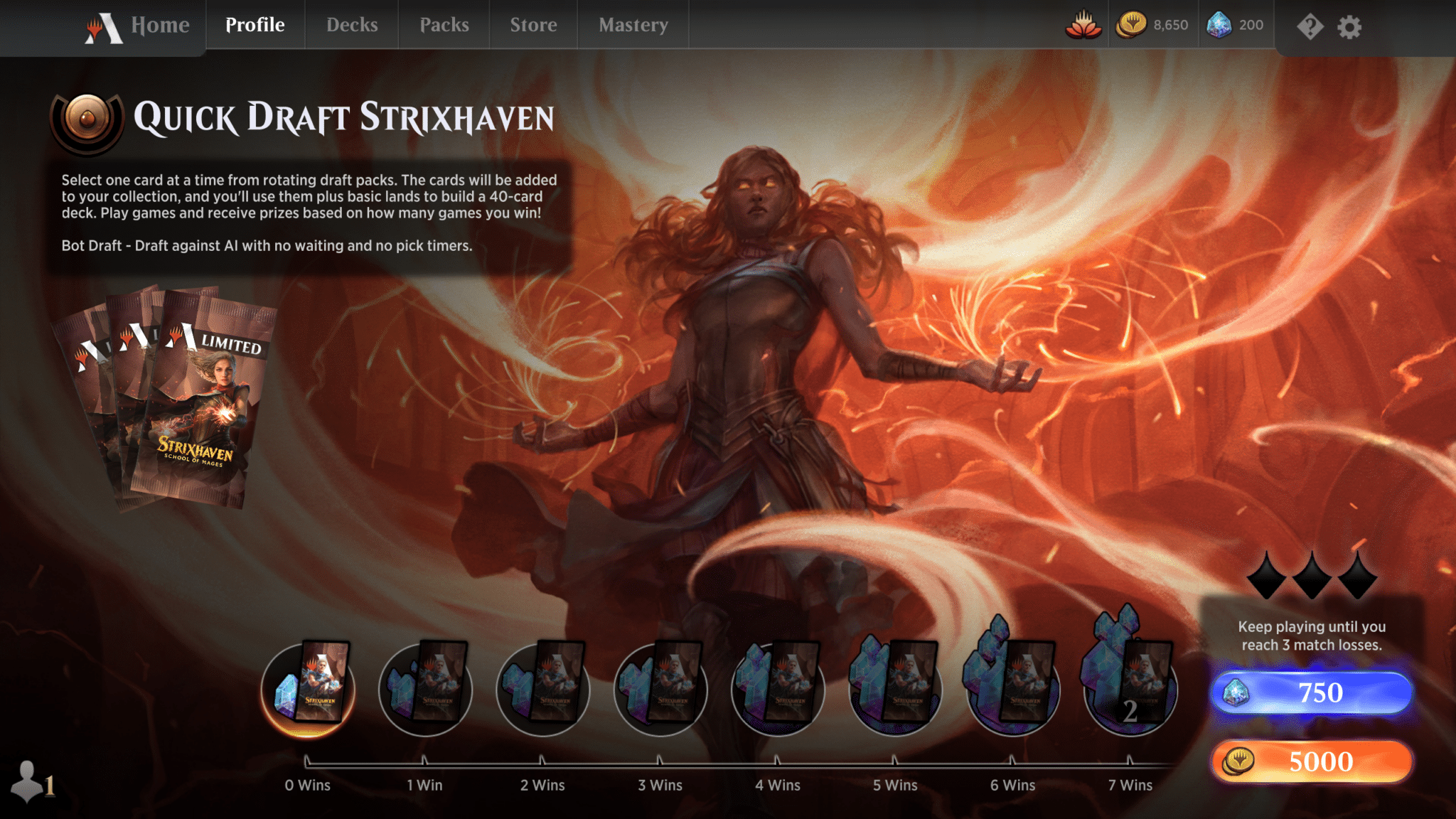Click the MTG Arena logo

tap(105, 26)
